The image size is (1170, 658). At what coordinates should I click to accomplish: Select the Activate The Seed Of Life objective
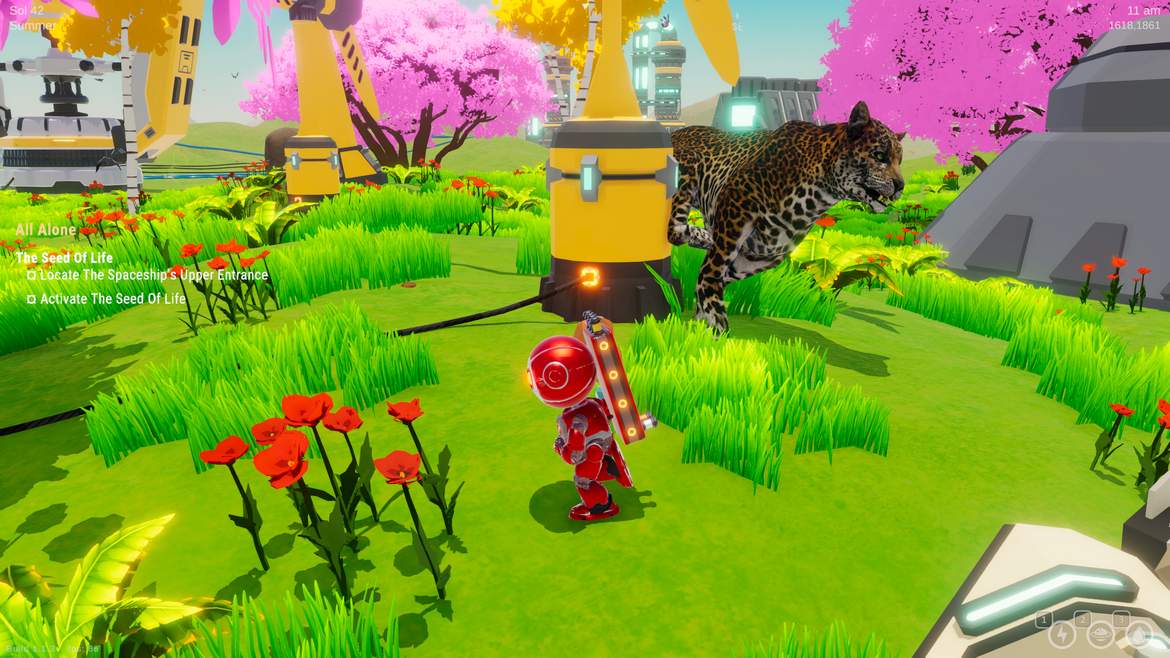point(112,299)
